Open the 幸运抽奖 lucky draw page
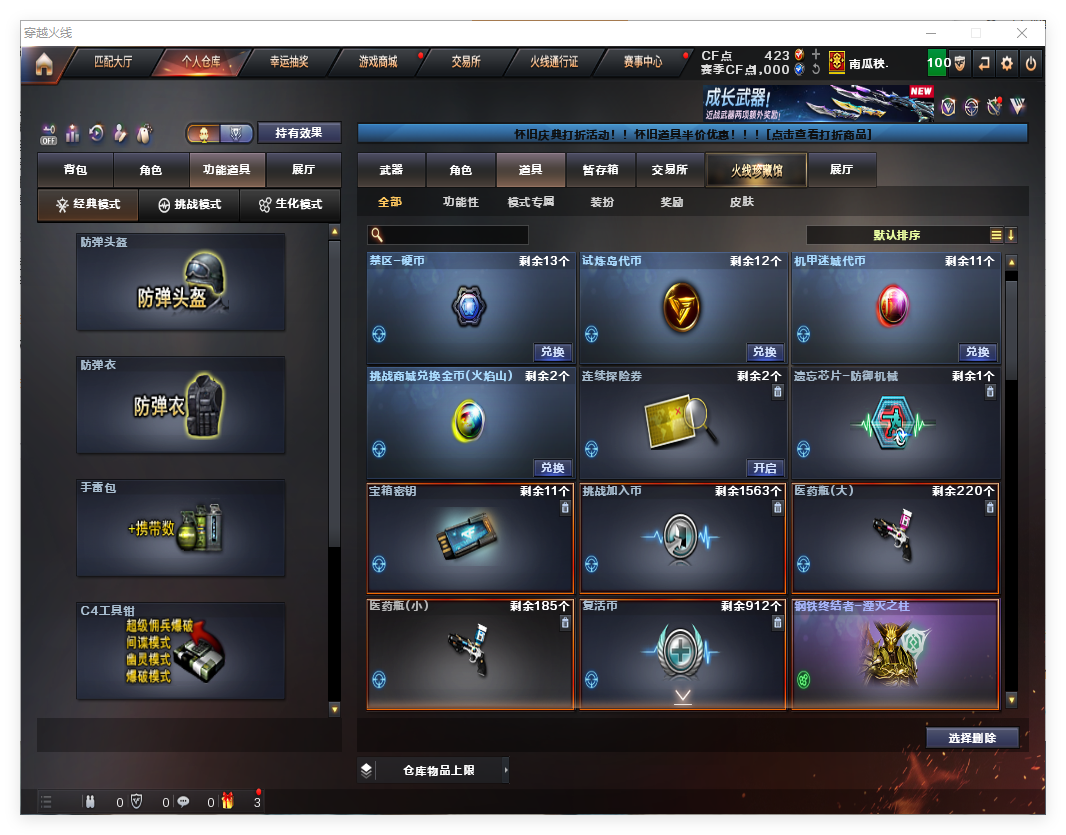1066x835 pixels. tap(289, 62)
